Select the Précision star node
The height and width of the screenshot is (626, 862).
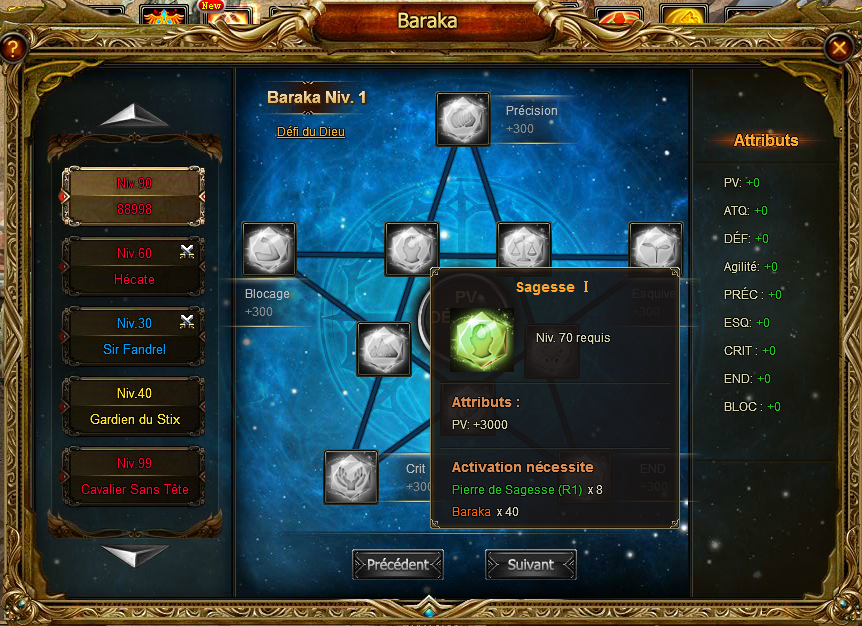pos(463,119)
